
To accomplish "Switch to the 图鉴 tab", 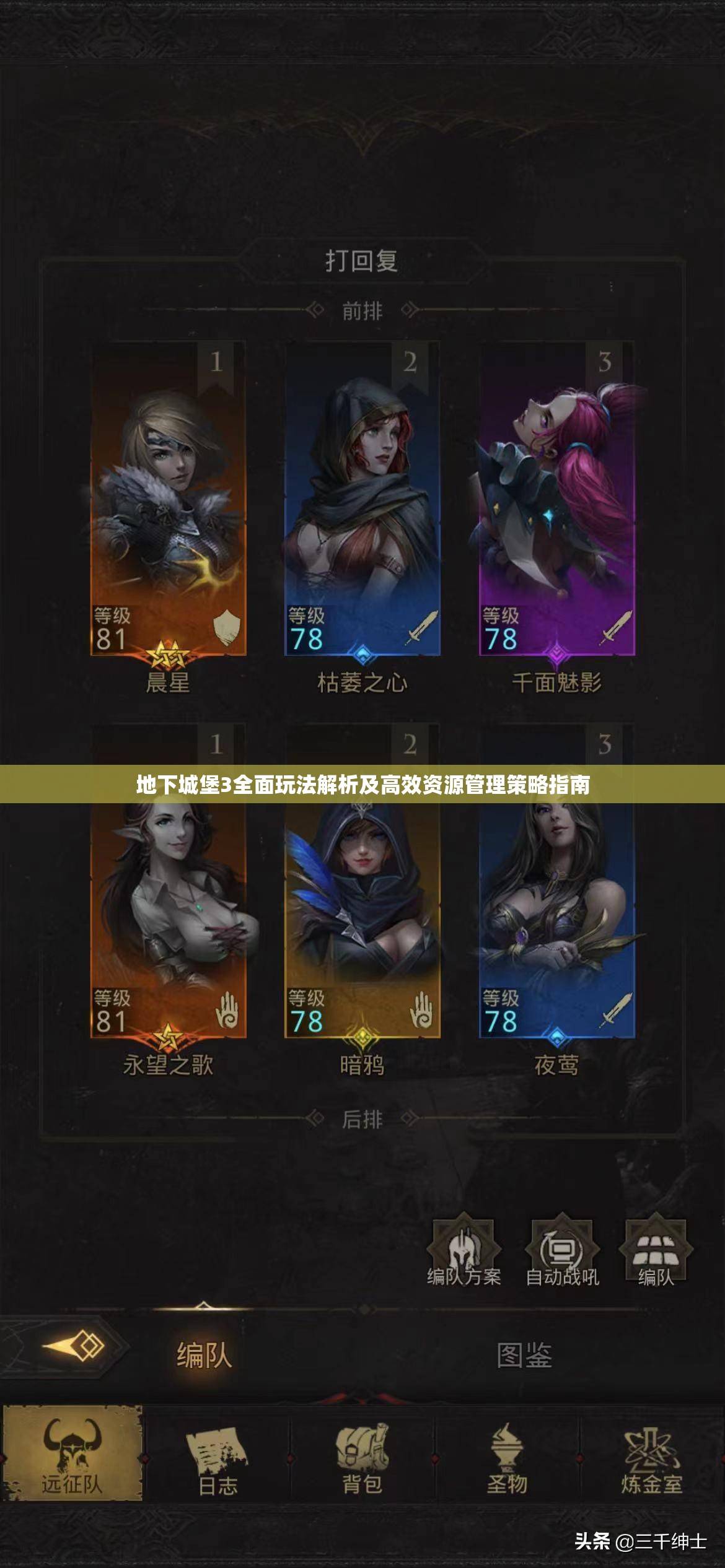I will [524, 1356].
